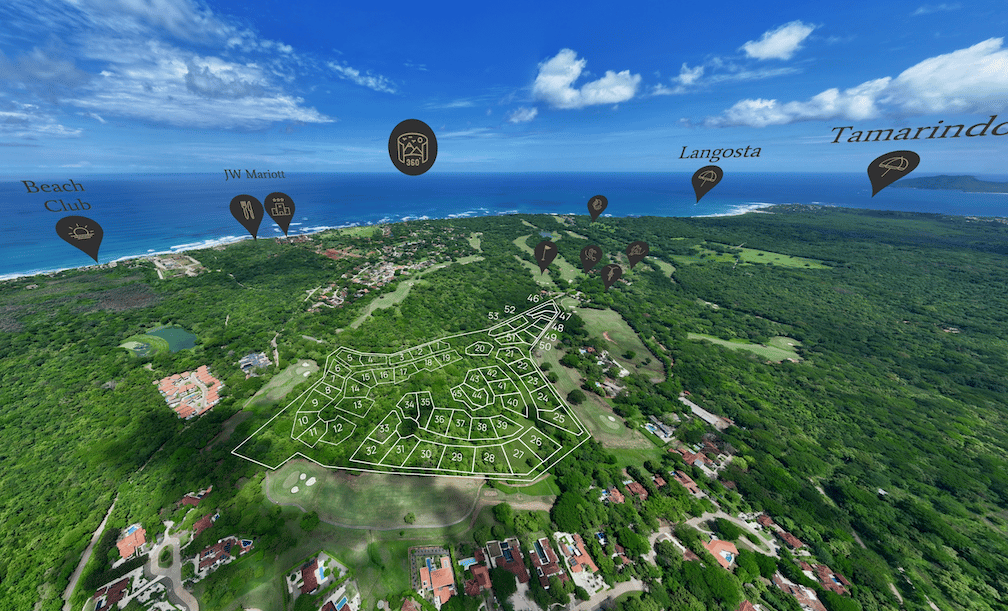The width and height of the screenshot is (1008, 611).
Task: Open the JW Mariott restaurant marker
Action: (246, 210)
